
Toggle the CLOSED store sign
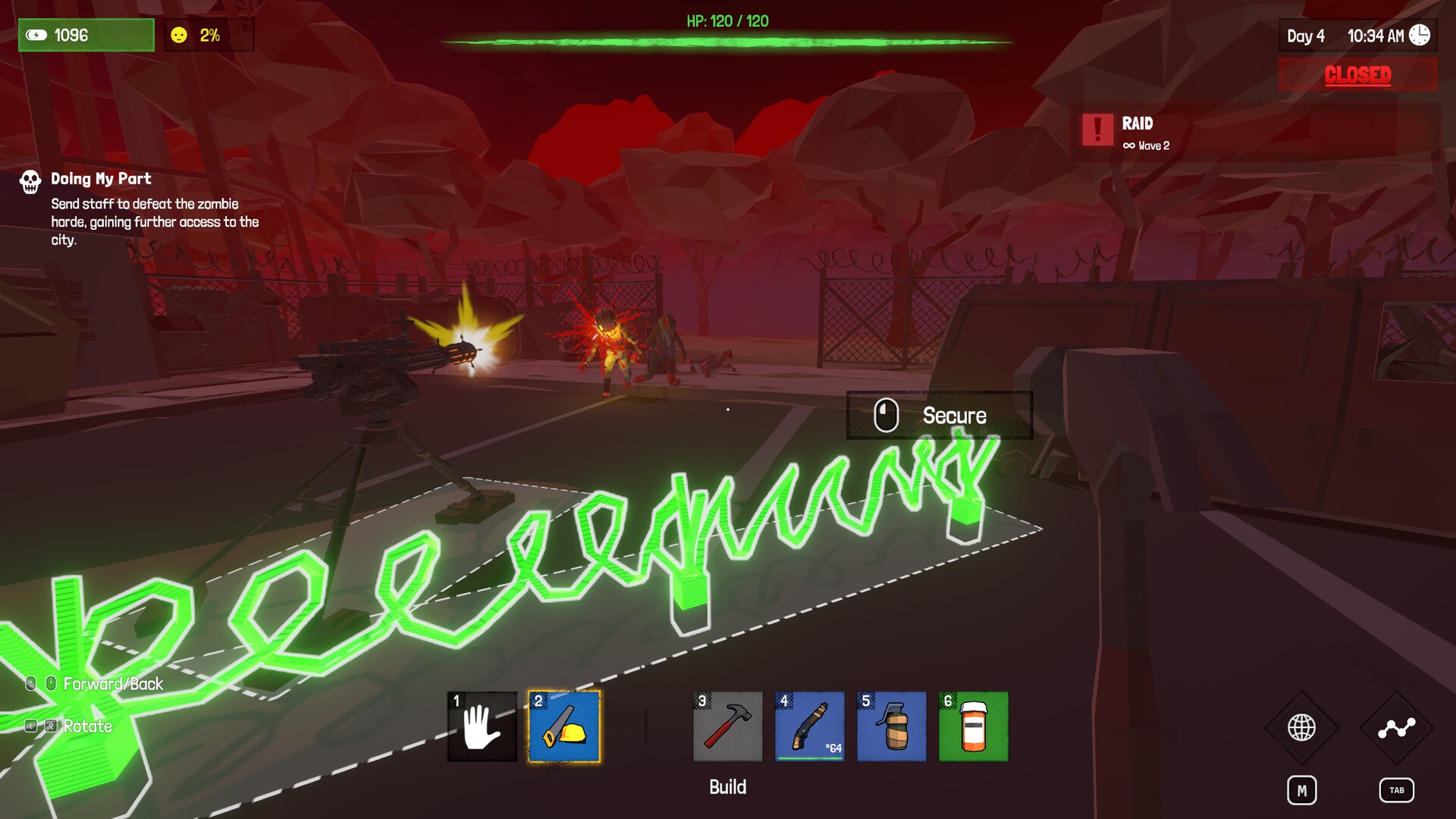coord(1357,75)
